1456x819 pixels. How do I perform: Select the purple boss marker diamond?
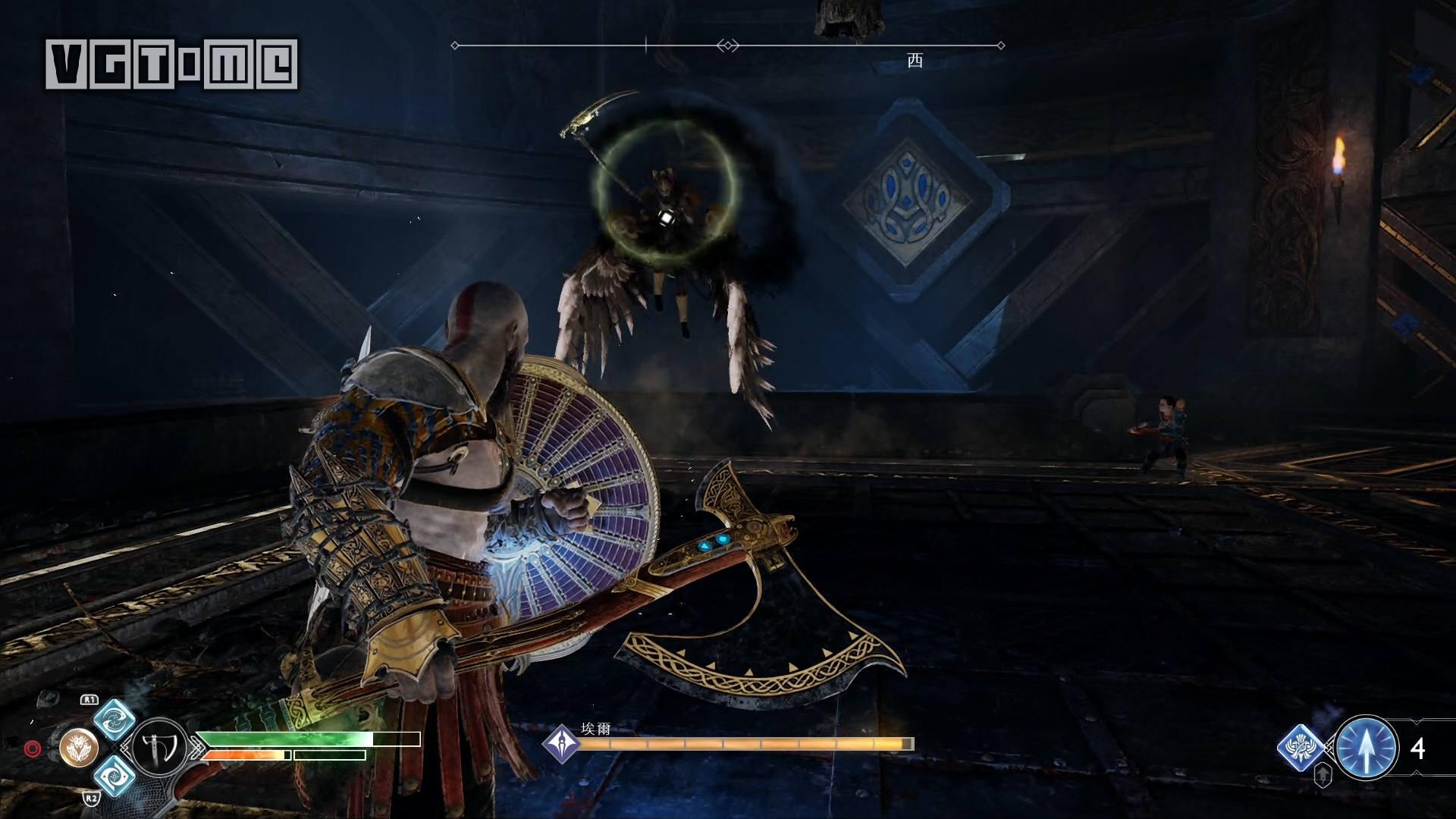(562, 742)
